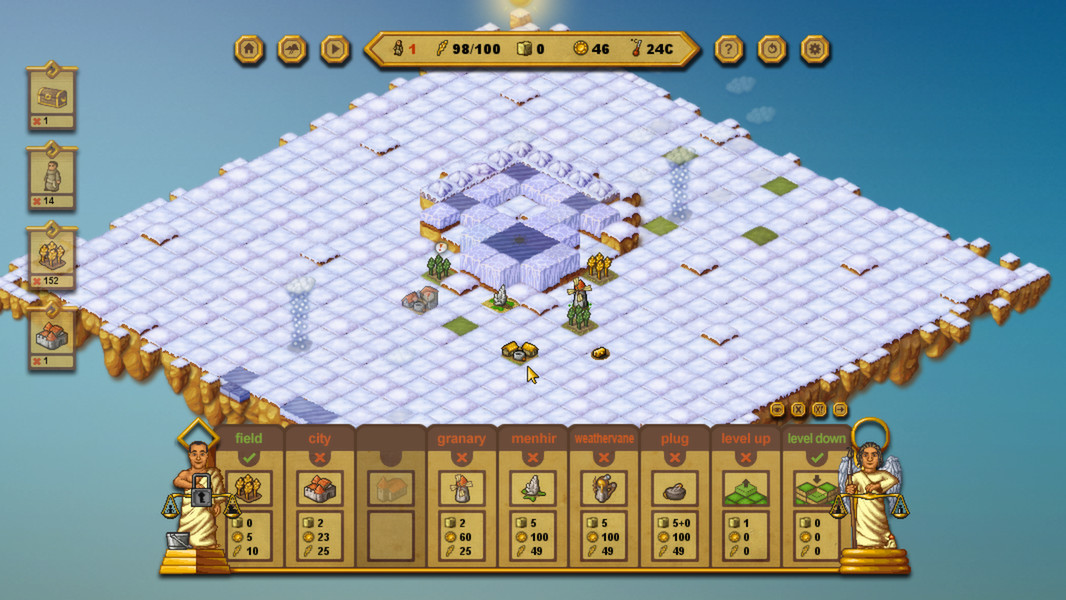Open the treasure chest objective card
This screenshot has height=600, width=1066.
click(x=52, y=97)
